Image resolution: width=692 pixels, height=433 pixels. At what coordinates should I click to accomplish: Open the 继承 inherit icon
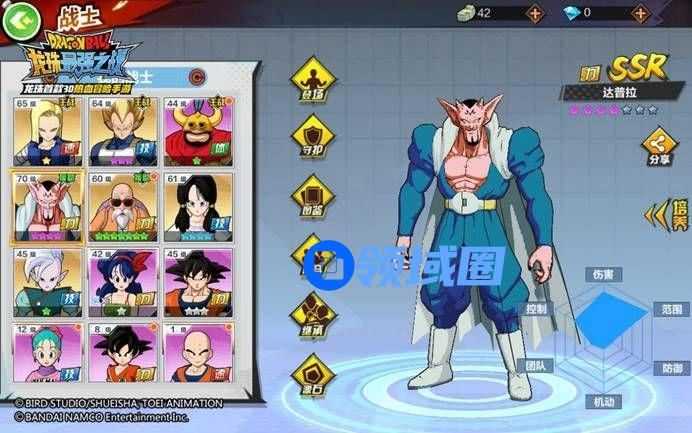[x=312, y=307]
